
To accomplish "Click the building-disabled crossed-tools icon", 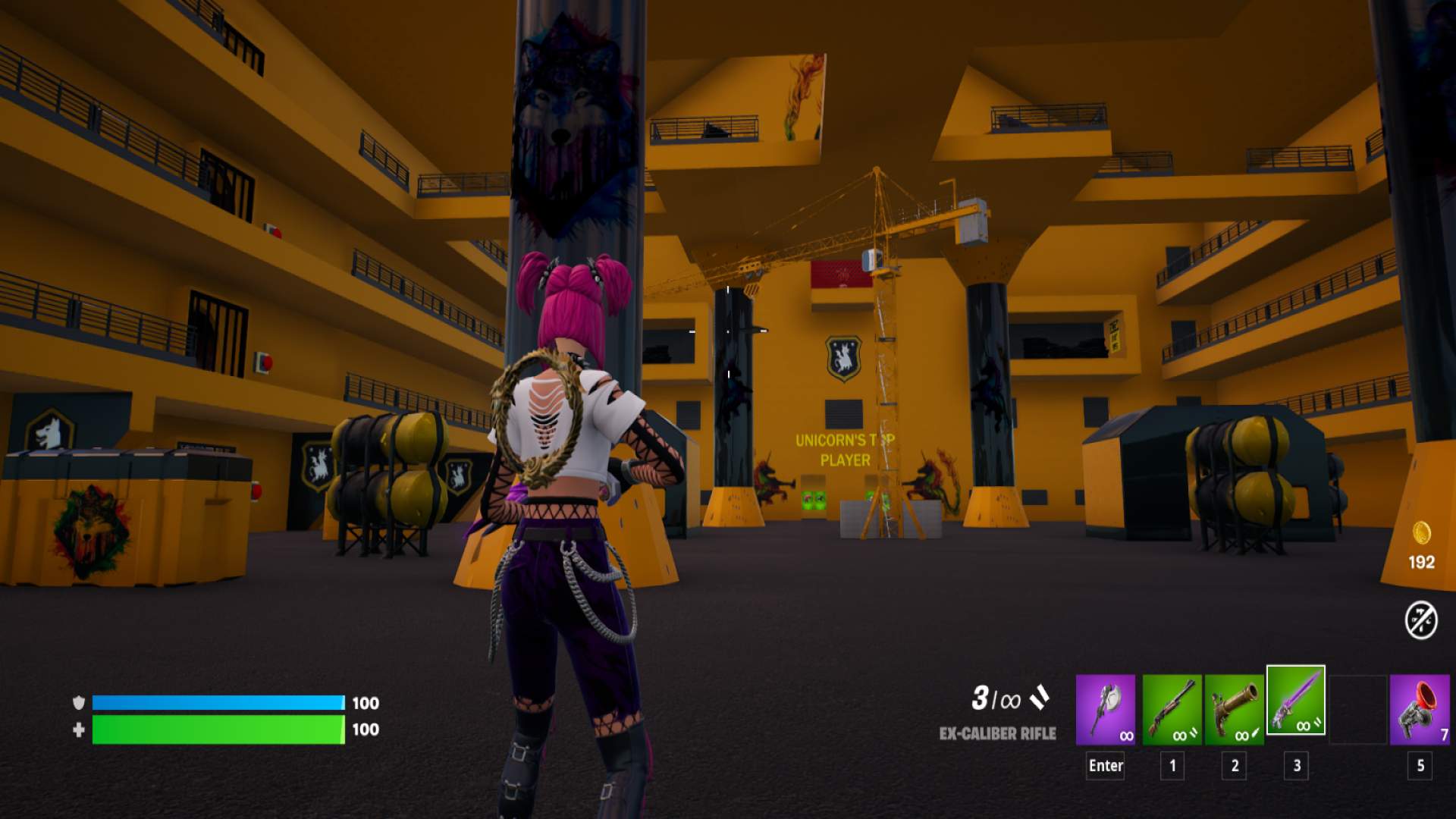I will pos(1421,620).
